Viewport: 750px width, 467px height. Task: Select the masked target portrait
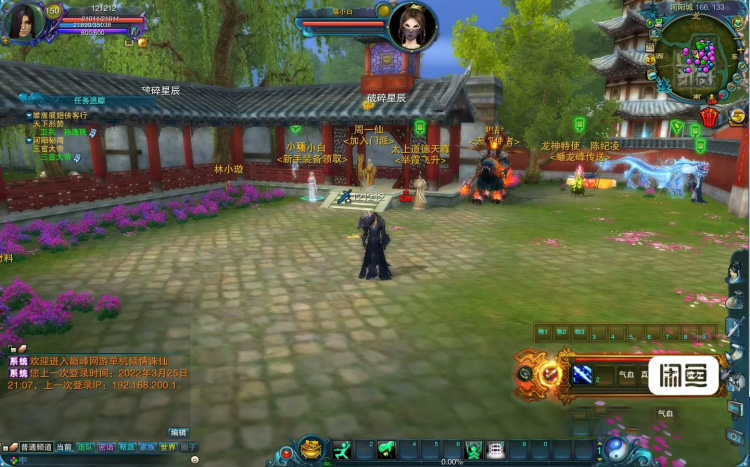pyautogui.click(x=413, y=24)
